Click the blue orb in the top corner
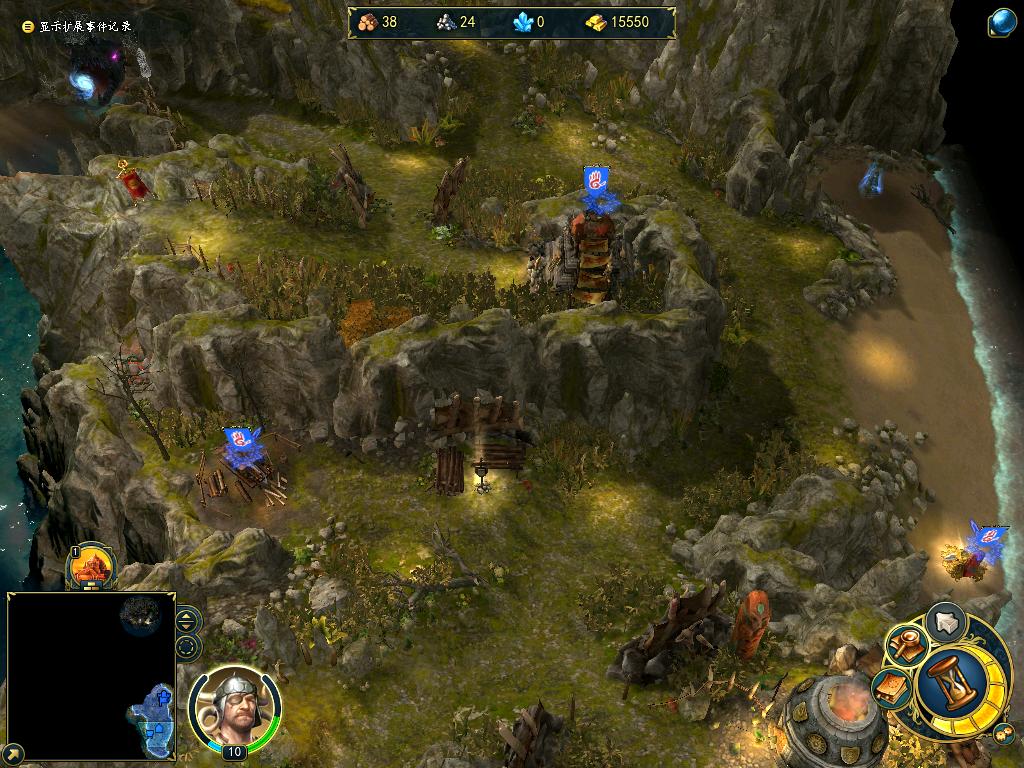 click(1002, 22)
